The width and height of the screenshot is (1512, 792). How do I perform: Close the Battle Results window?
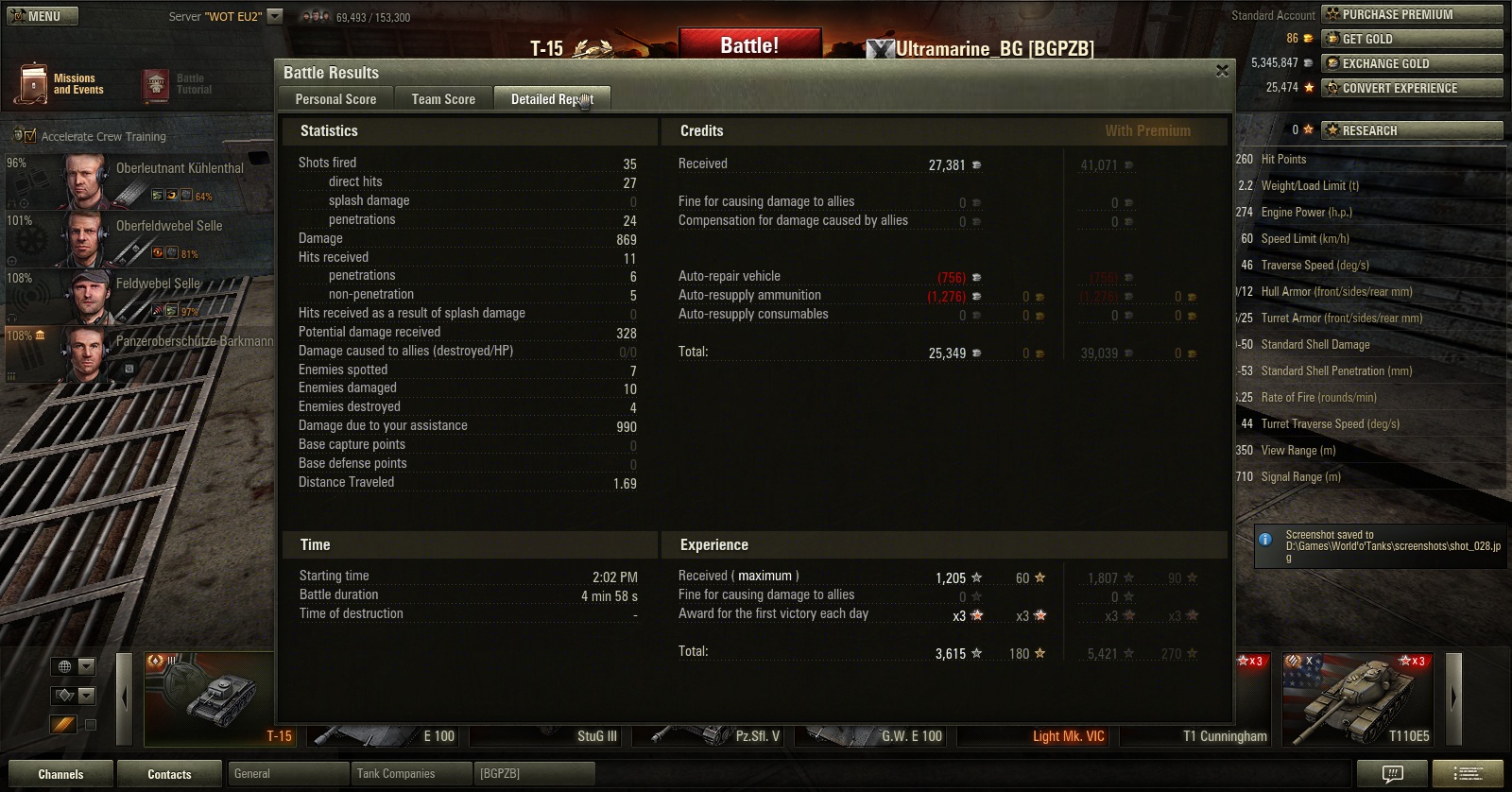pos(1222,71)
